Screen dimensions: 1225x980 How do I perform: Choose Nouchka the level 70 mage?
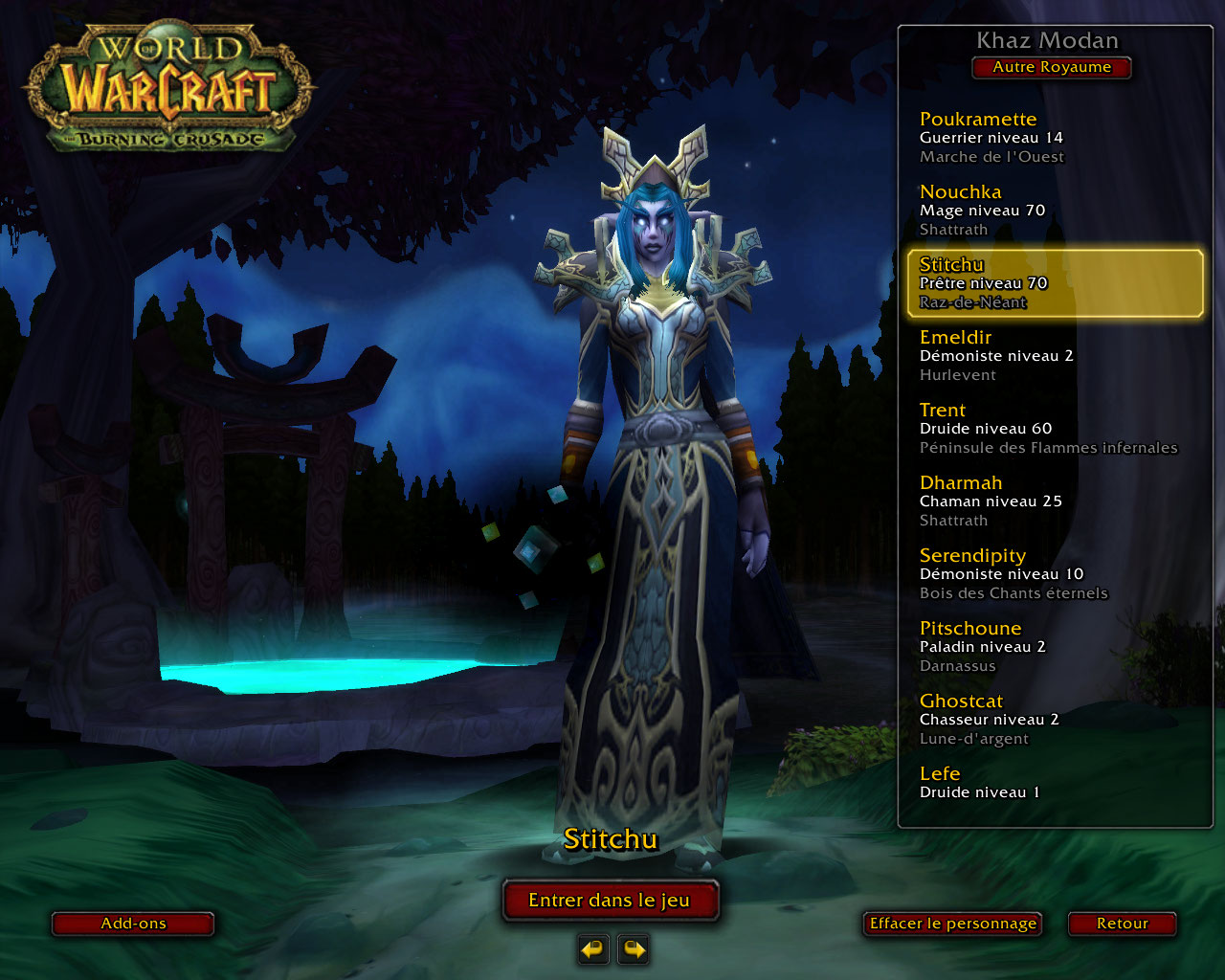pyautogui.click(x=1053, y=210)
